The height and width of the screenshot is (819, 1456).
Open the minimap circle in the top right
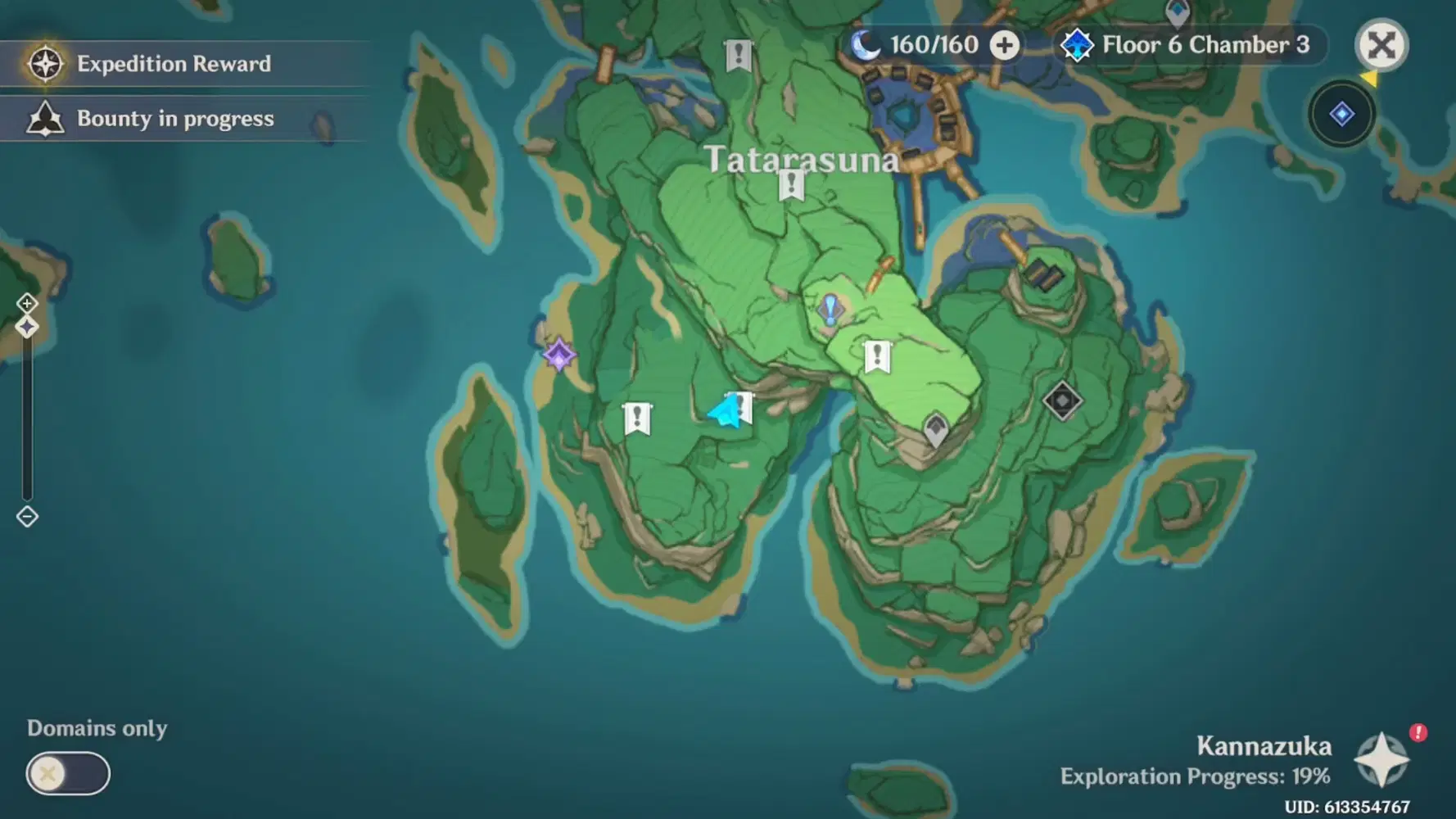click(1341, 115)
